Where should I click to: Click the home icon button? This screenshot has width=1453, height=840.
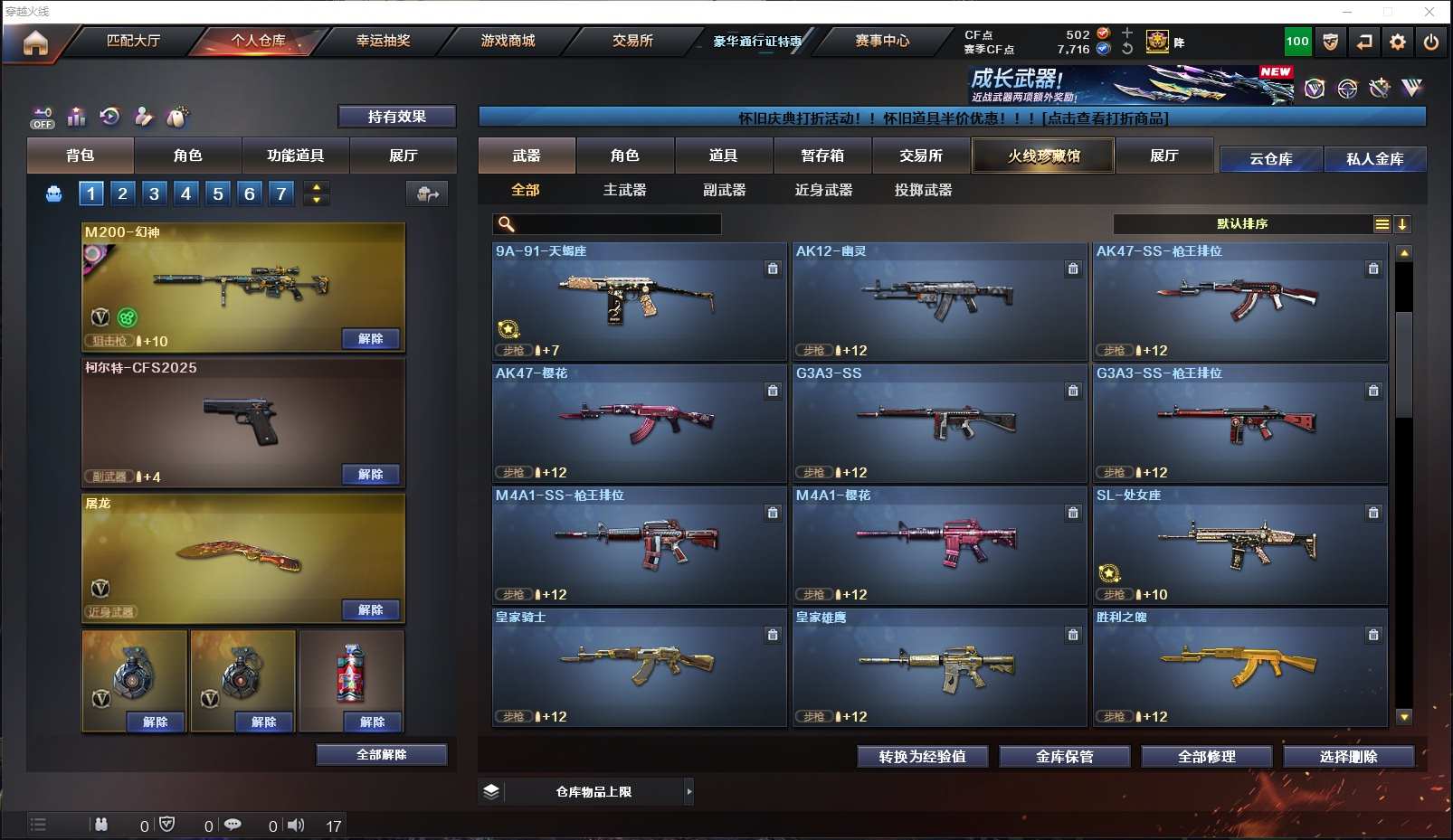[x=35, y=42]
